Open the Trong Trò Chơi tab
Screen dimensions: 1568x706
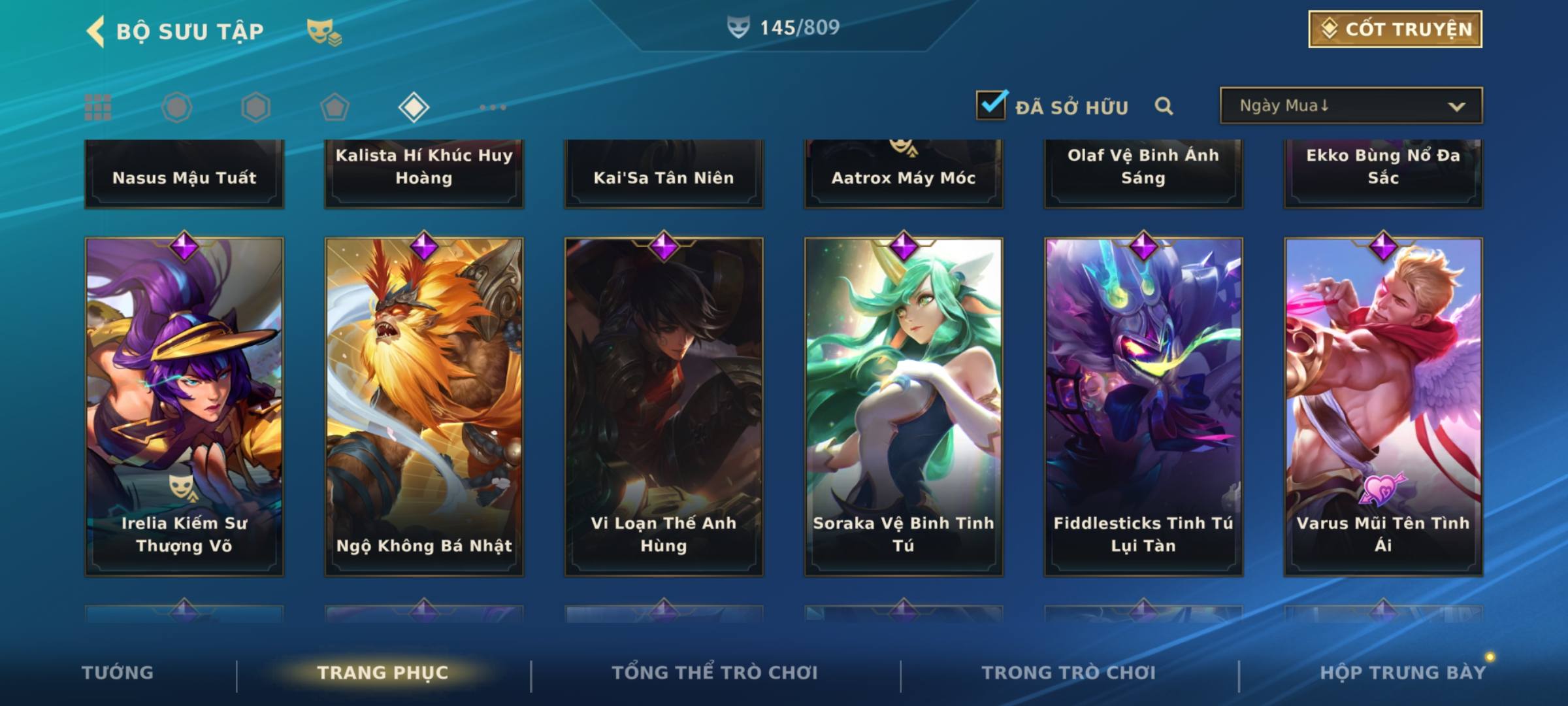1069,673
